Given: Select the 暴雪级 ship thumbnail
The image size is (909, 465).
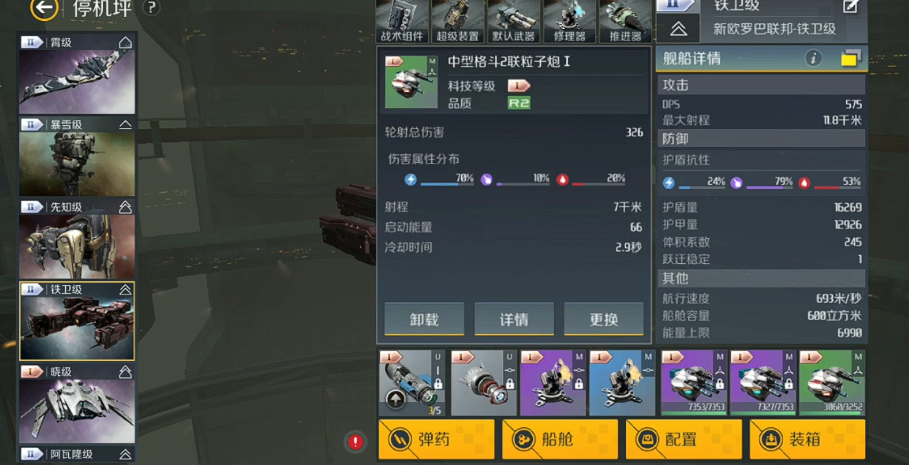Looking at the screenshot, I should pyautogui.click(x=77, y=158).
